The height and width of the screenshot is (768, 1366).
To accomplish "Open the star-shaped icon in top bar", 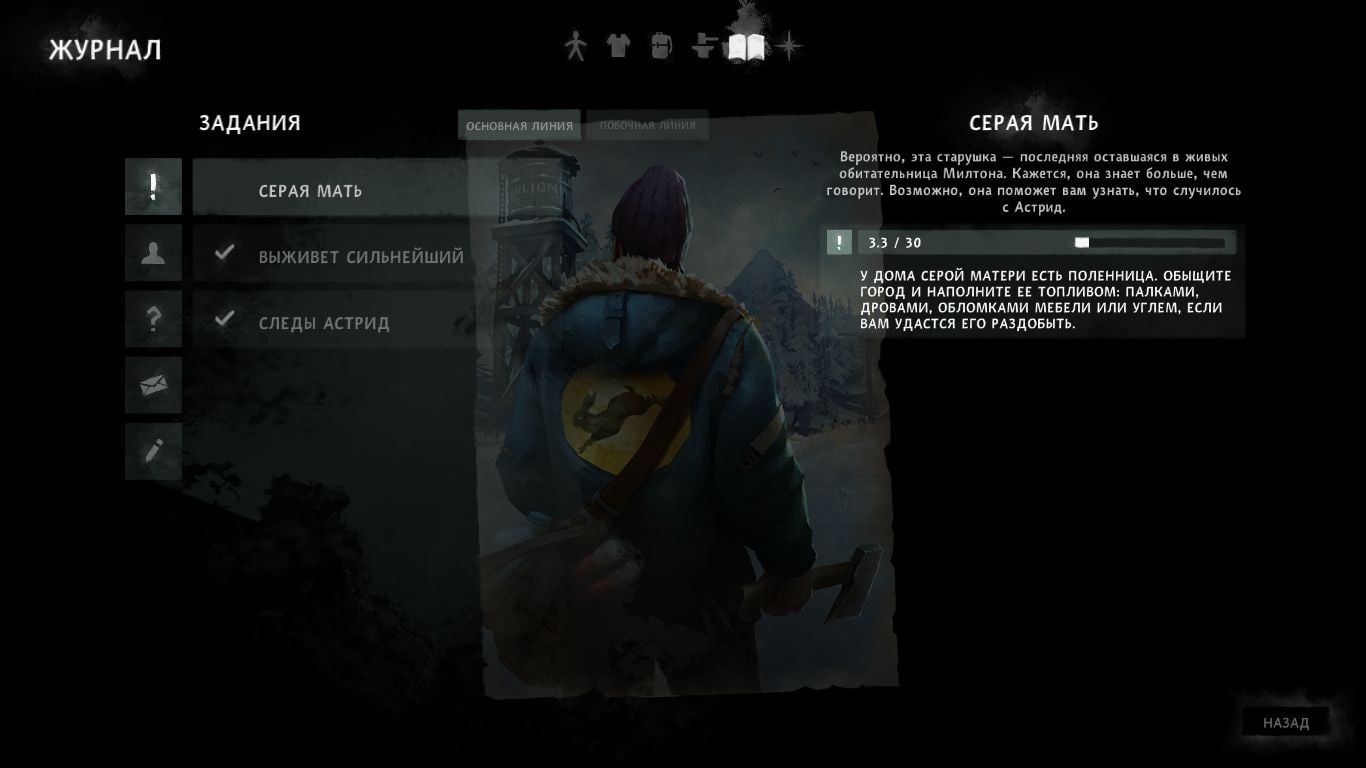I will tap(791, 46).
